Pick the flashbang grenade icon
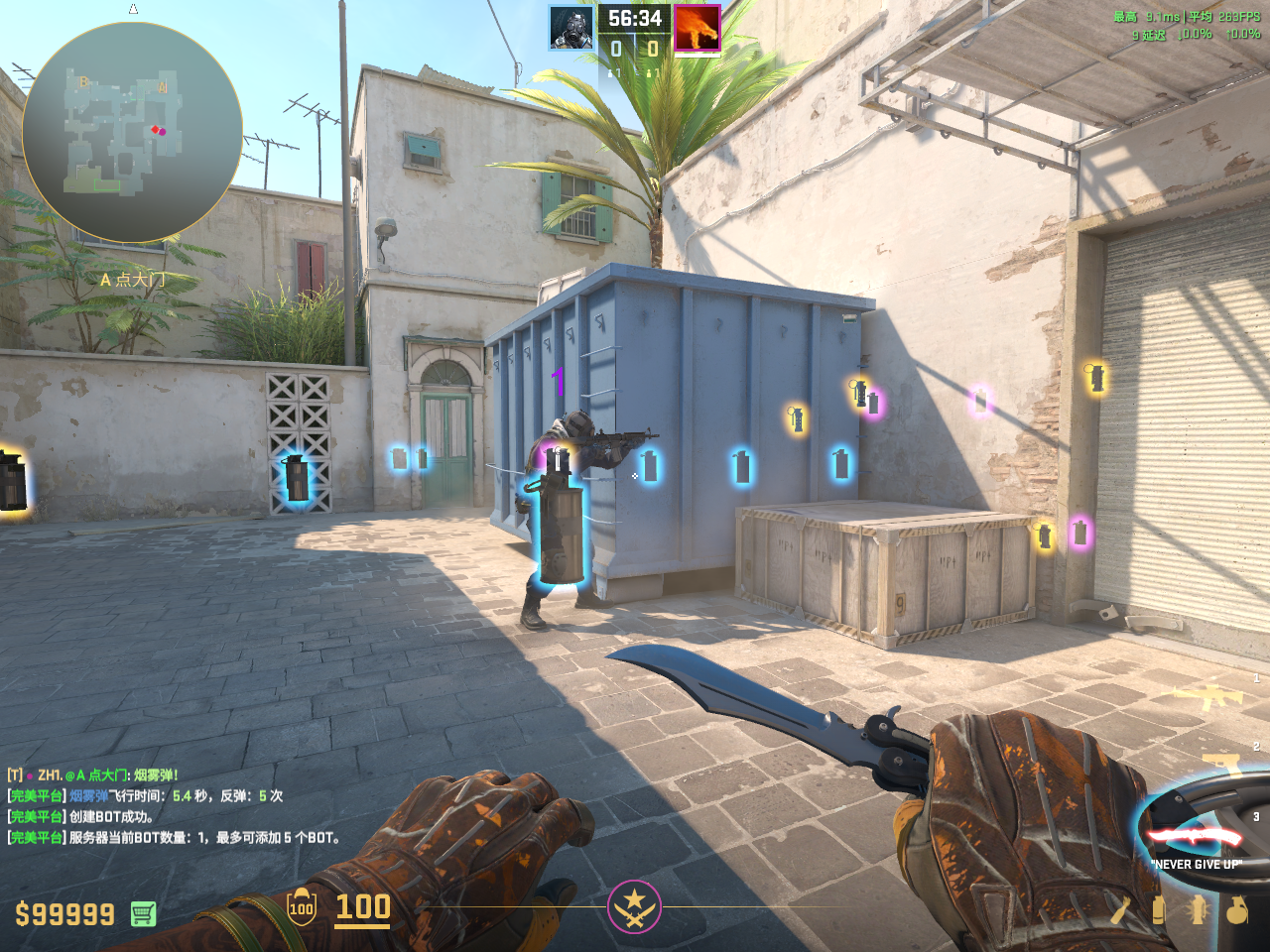The image size is (1270, 952). [1198, 909]
